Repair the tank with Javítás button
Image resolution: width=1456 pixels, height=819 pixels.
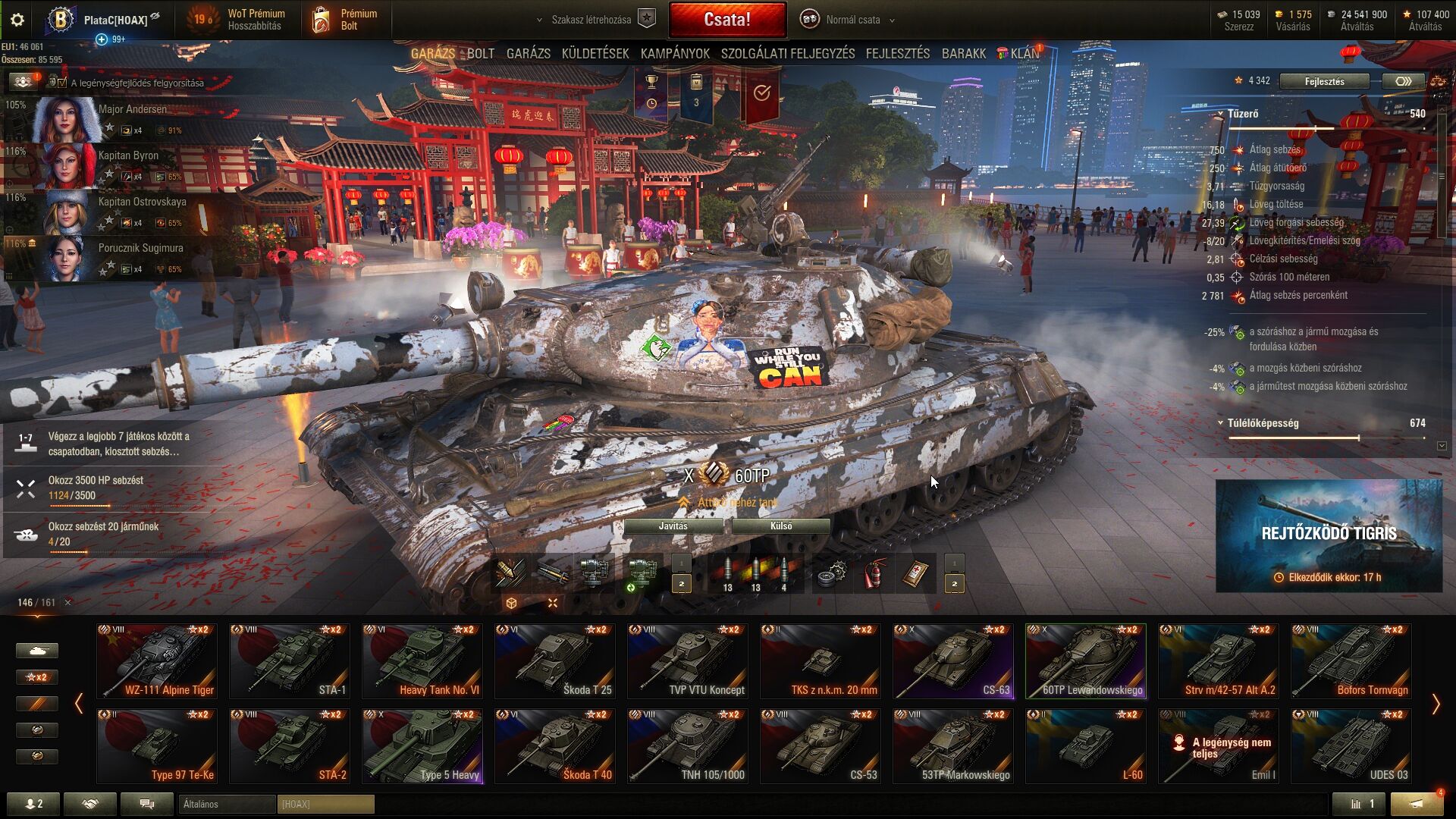tap(673, 526)
